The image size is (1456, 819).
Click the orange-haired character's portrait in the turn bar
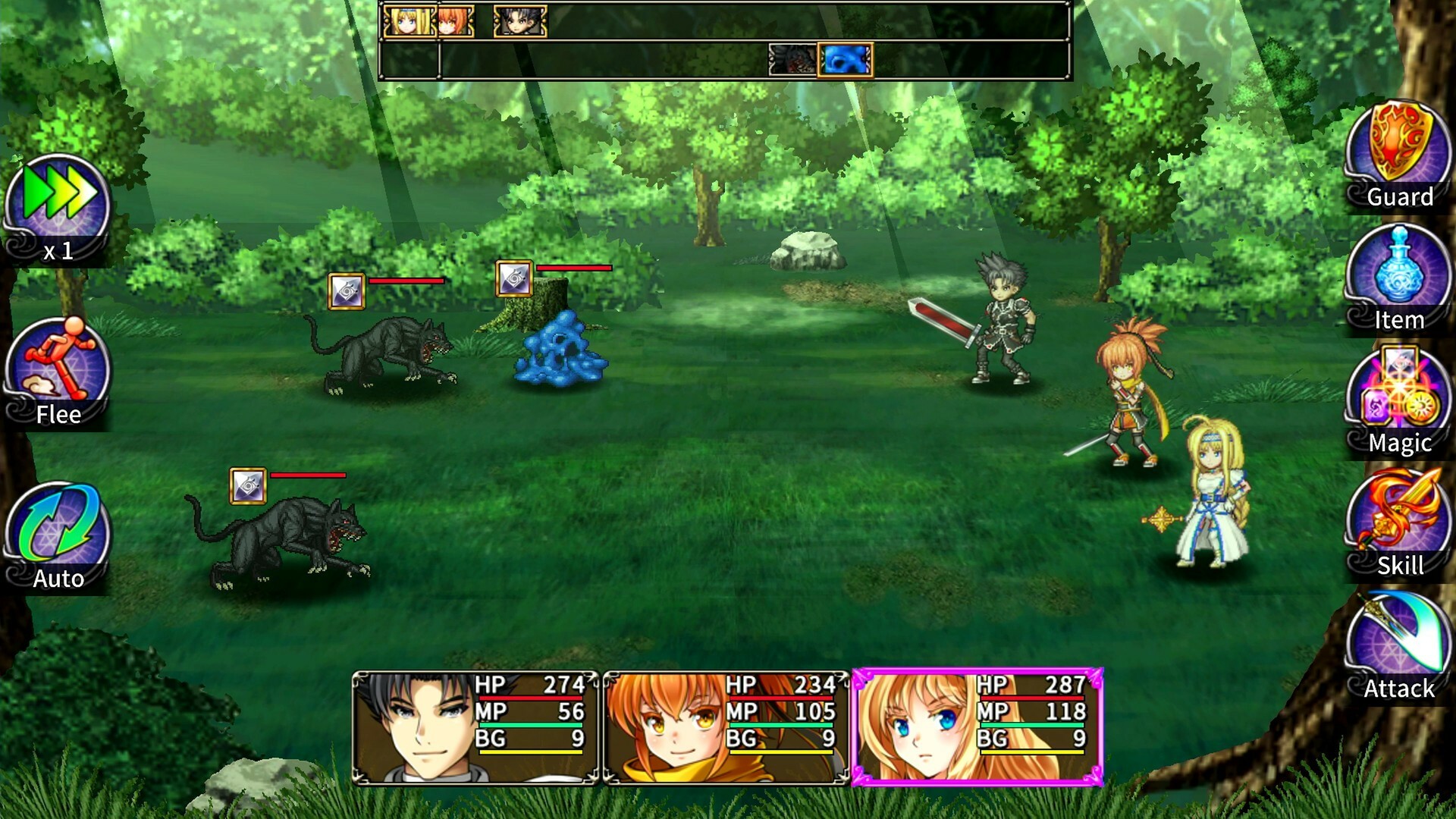pyautogui.click(x=453, y=21)
